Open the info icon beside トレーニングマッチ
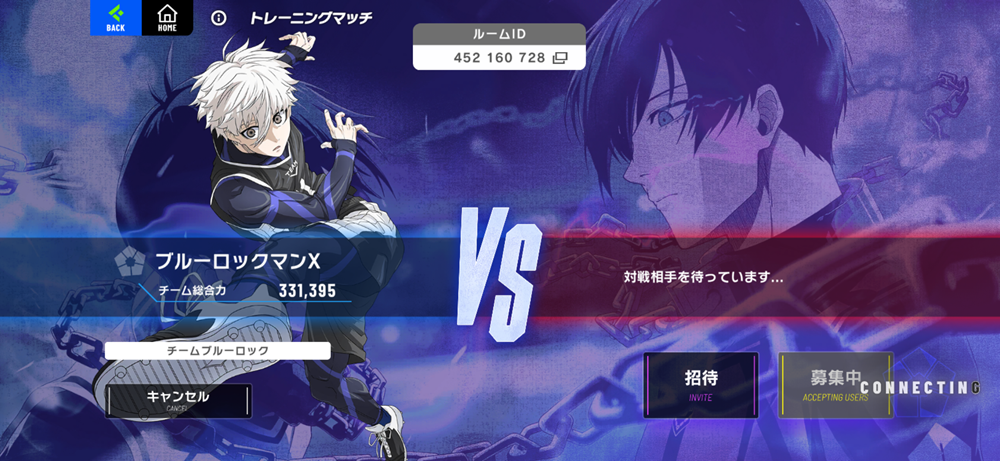Viewport: 1000px width, 461px height. pos(220,18)
